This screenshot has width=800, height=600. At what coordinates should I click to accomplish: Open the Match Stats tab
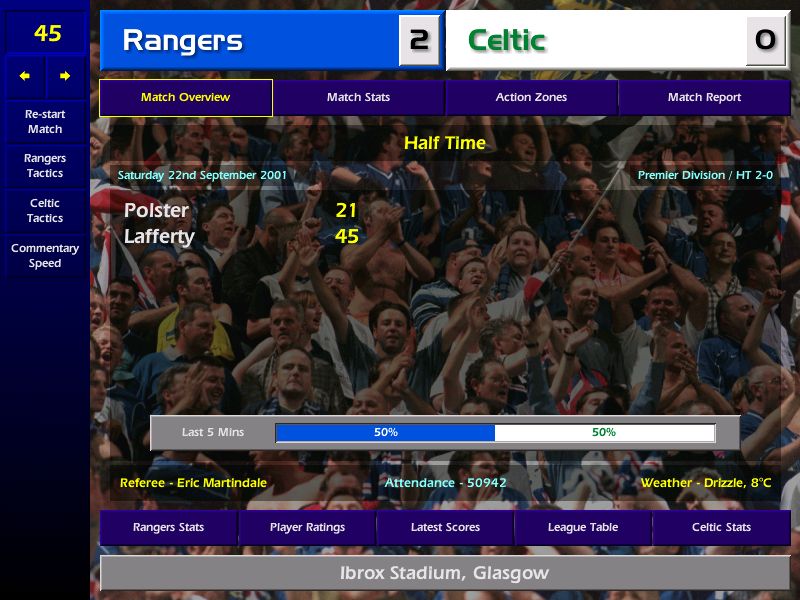(x=358, y=98)
